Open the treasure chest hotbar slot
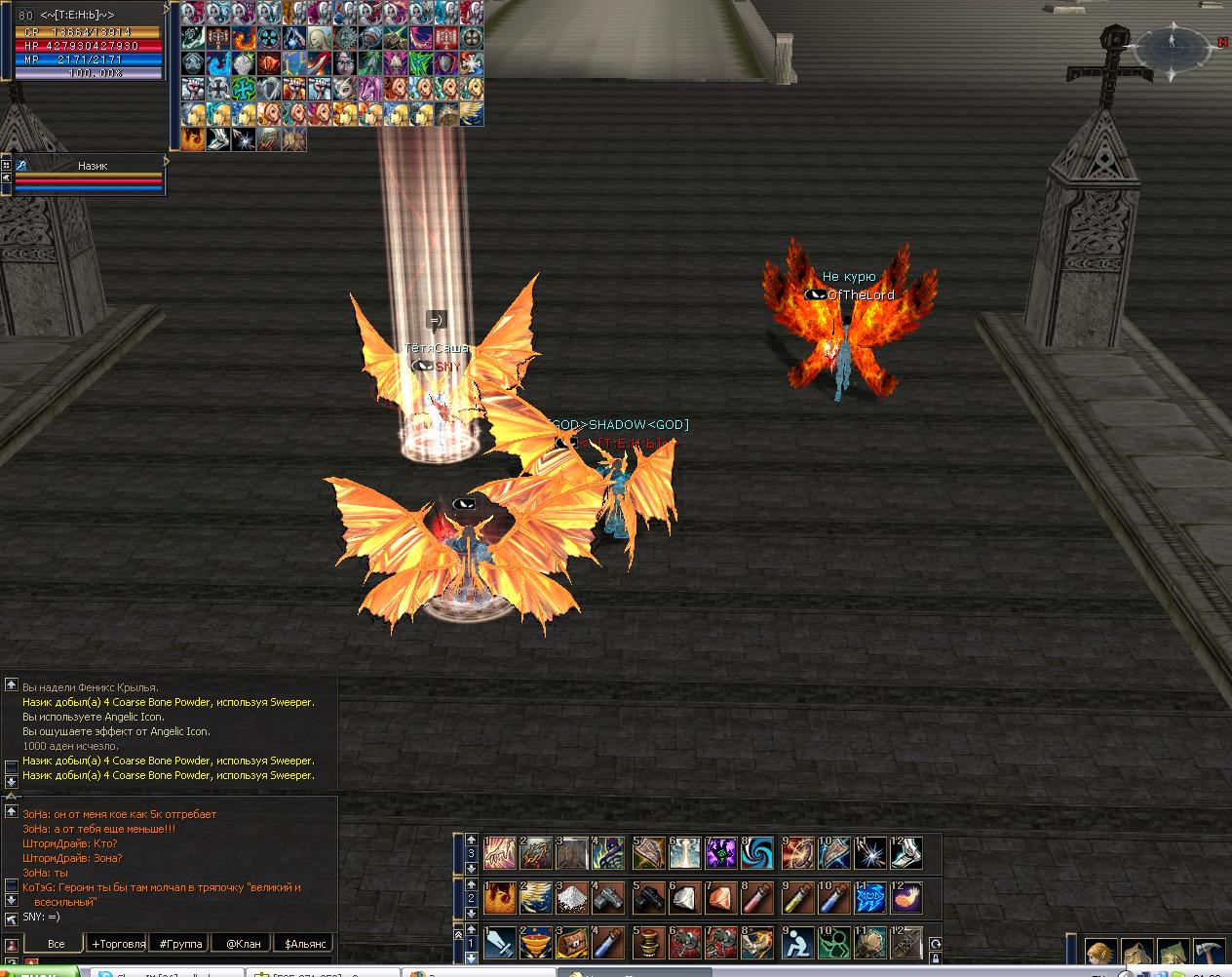Screen dimensions: 1232x977 pyautogui.click(x=573, y=944)
